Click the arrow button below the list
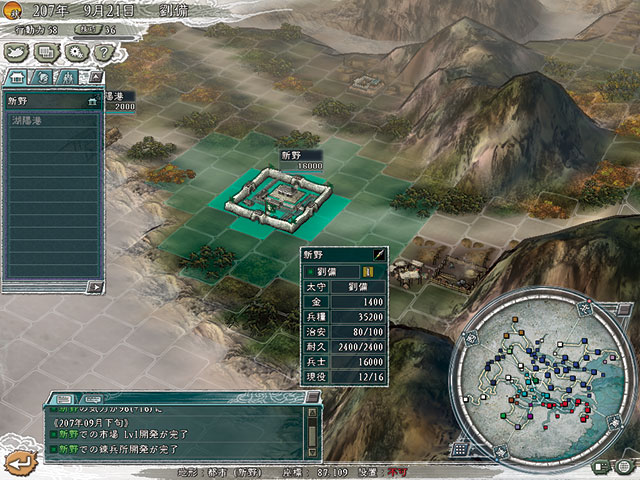Screen dimensions: 640x480 pos(95,287)
